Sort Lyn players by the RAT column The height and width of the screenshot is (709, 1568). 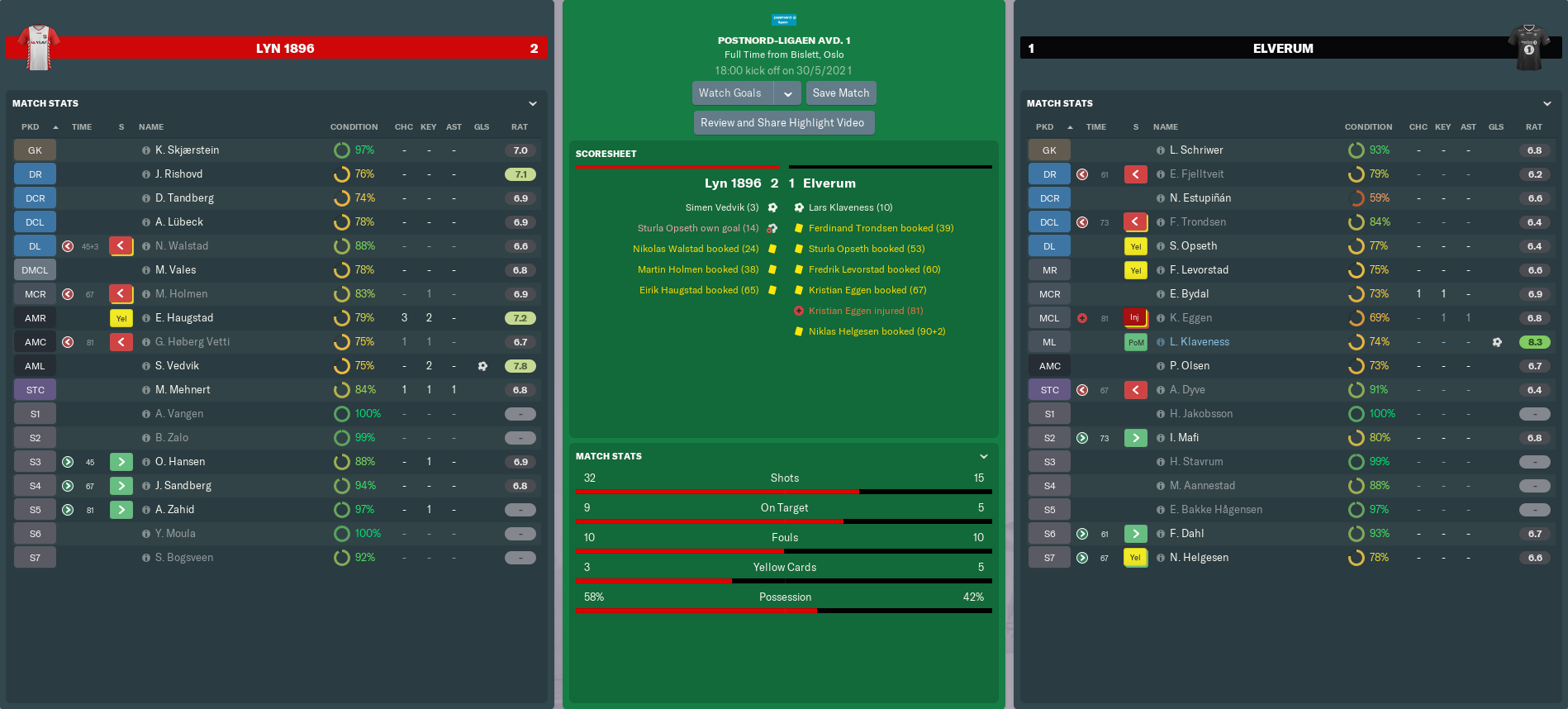pyautogui.click(x=520, y=127)
